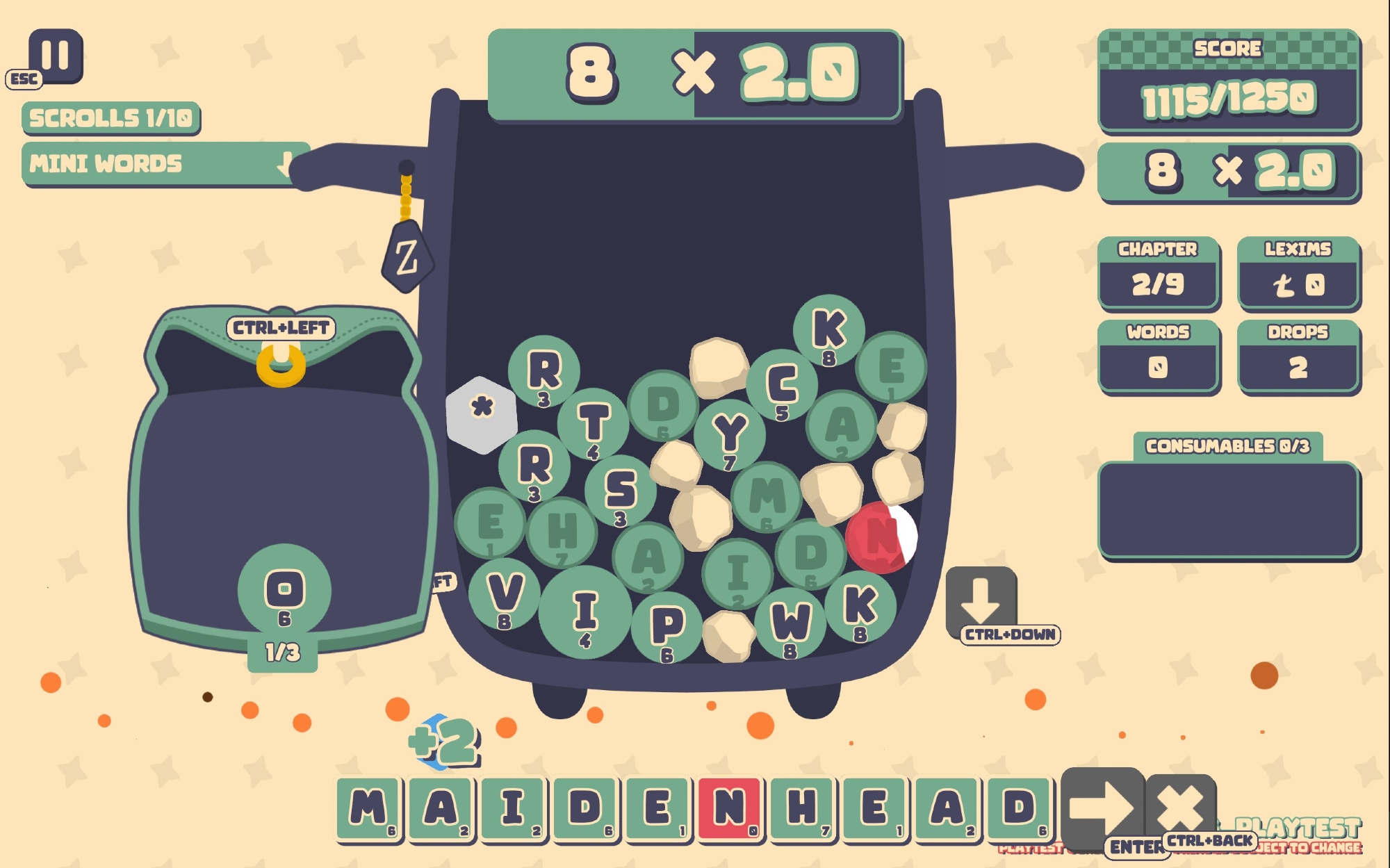The height and width of the screenshot is (868, 1390).
Task: Pick the letter S tile
Action: point(620,490)
